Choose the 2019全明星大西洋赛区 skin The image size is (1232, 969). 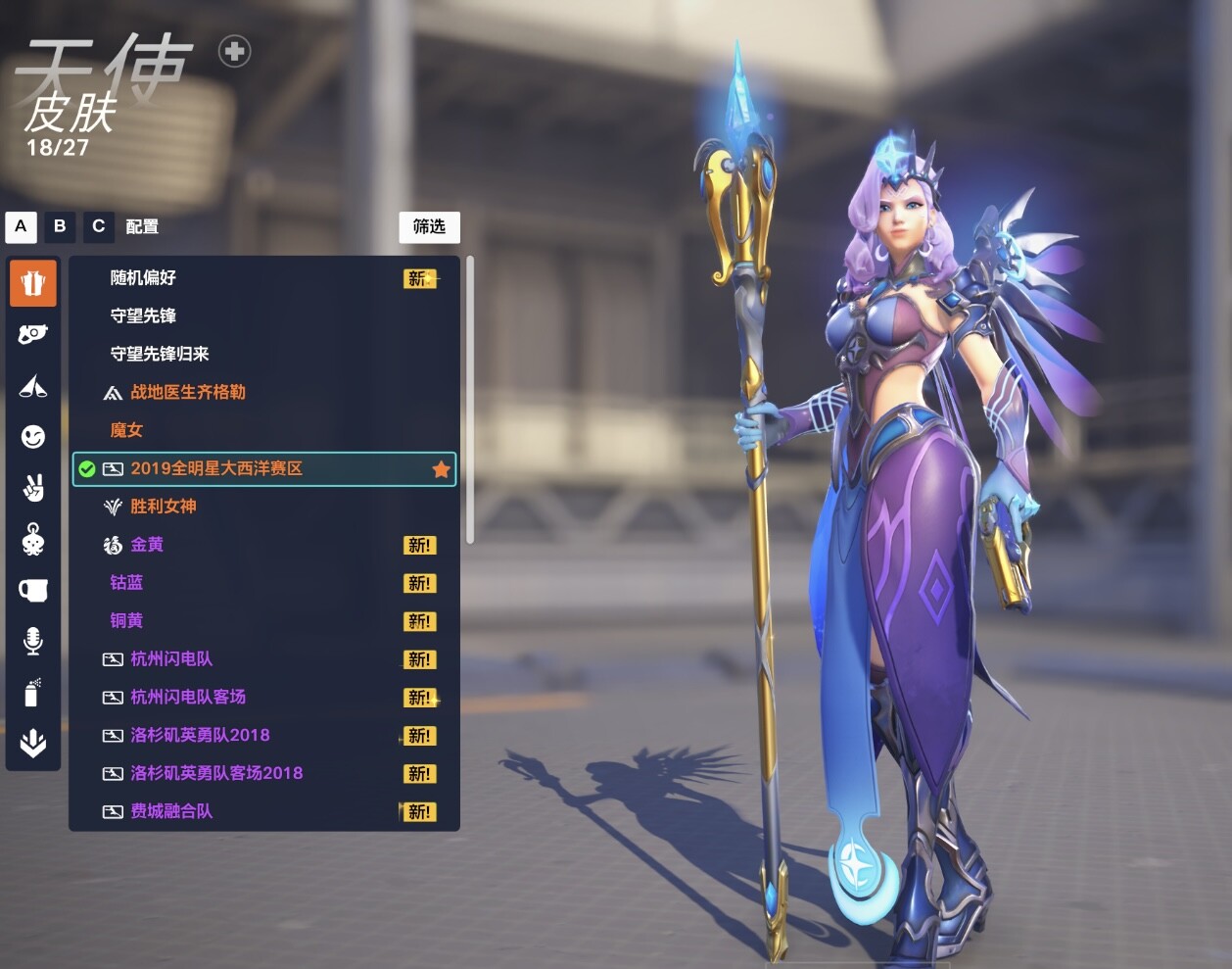click(217, 469)
